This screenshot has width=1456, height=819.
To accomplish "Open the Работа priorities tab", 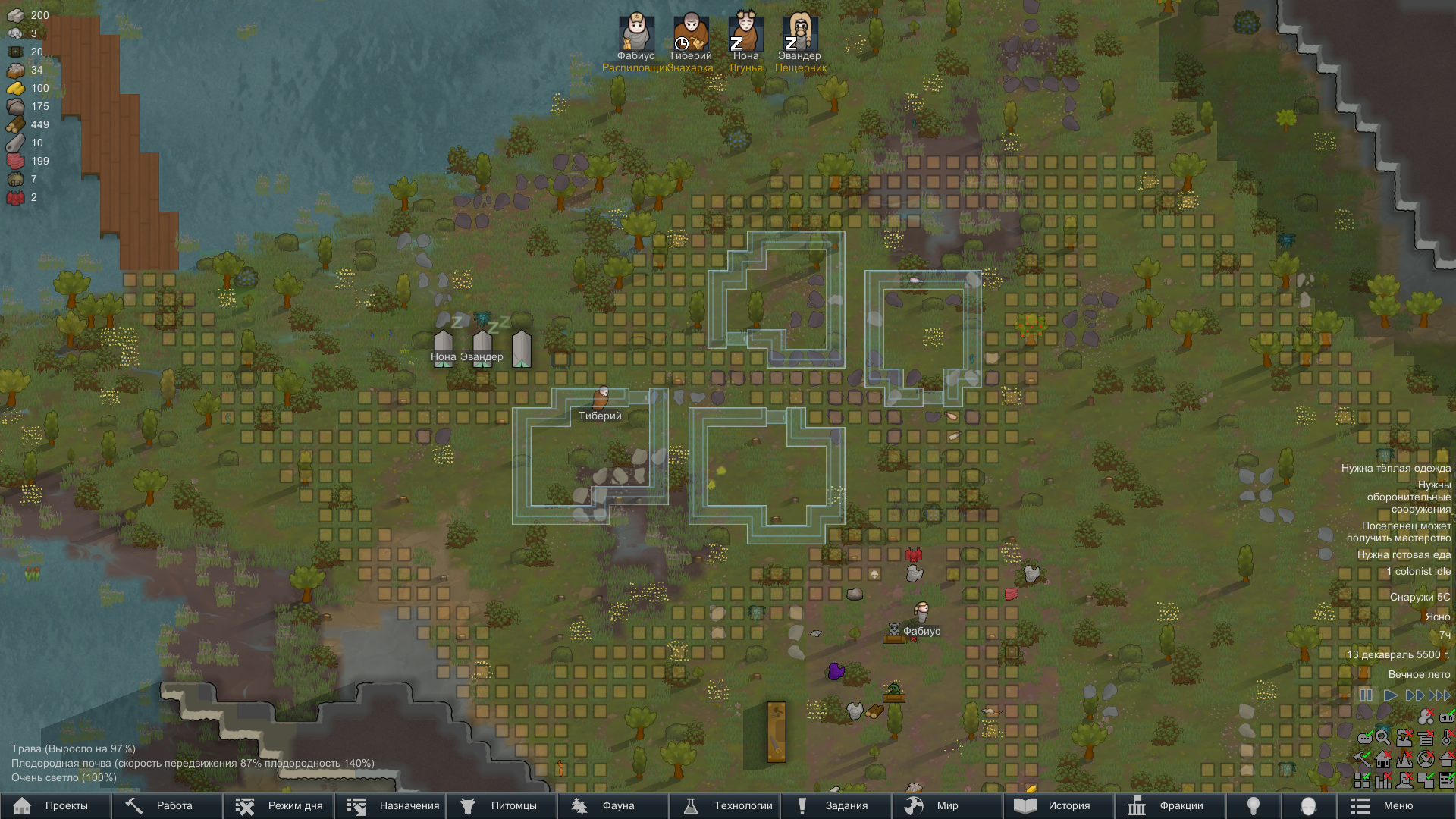I will point(166,805).
